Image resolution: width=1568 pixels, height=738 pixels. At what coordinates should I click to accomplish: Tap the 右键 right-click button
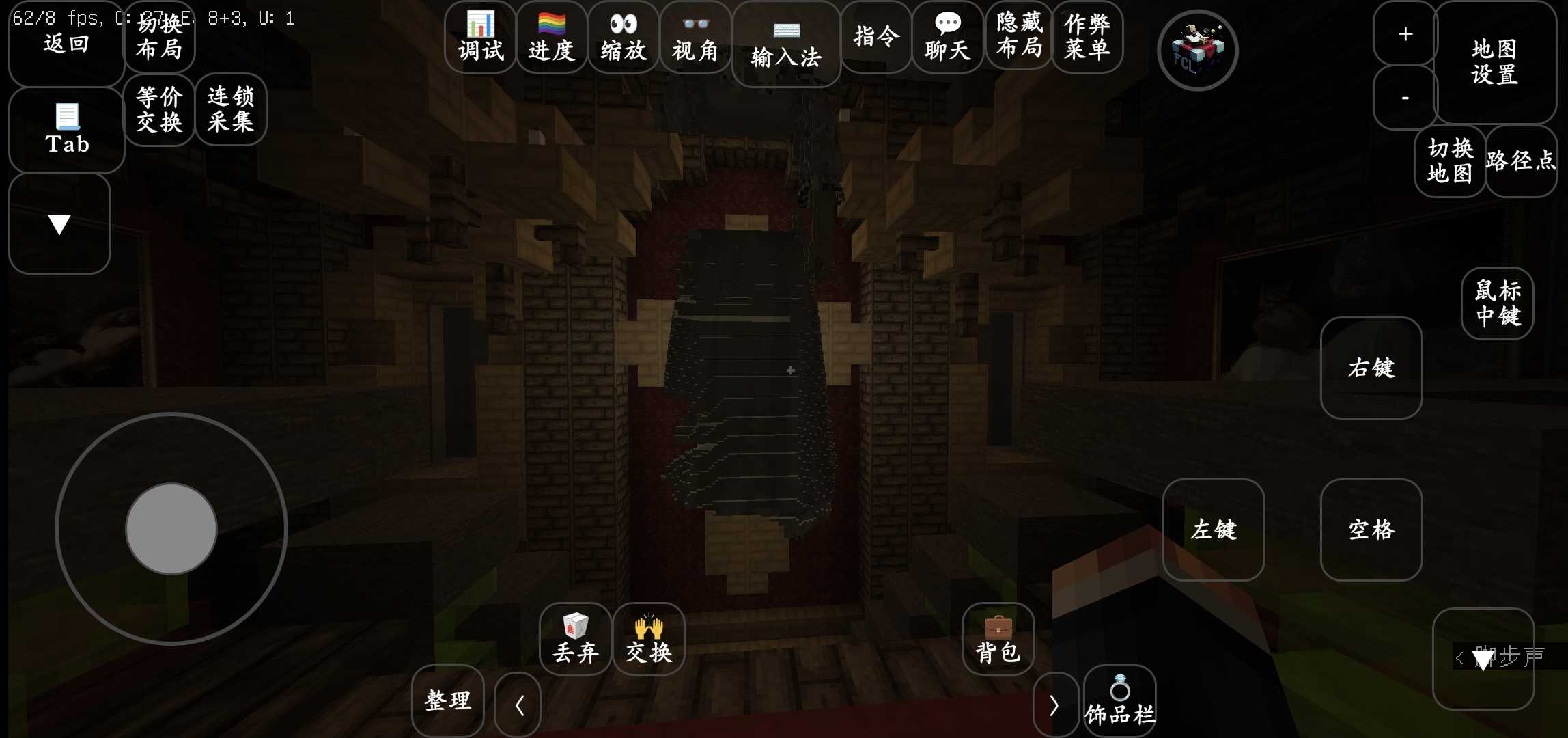pos(1371,368)
